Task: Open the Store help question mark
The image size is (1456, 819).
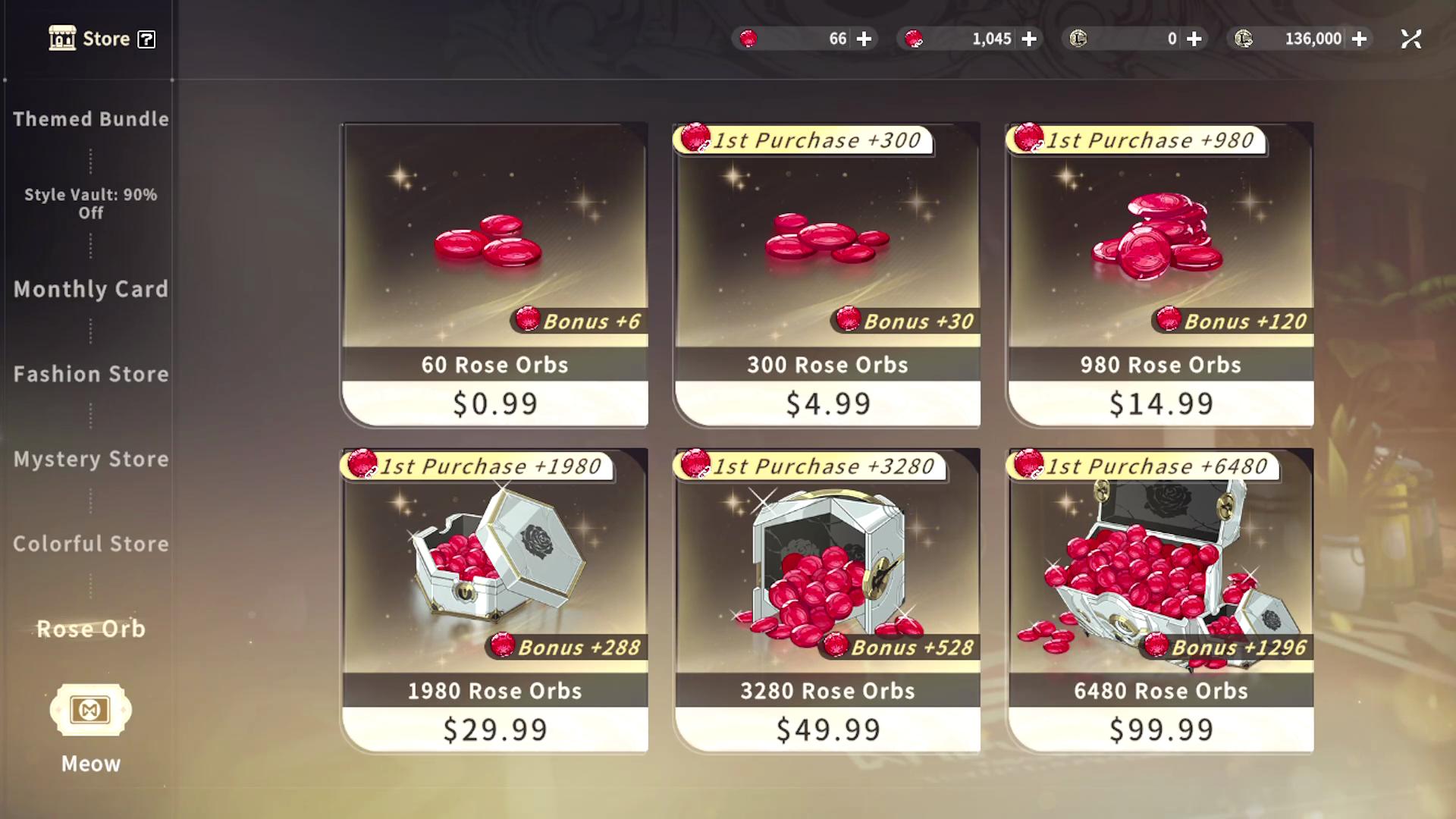Action: pos(146,39)
